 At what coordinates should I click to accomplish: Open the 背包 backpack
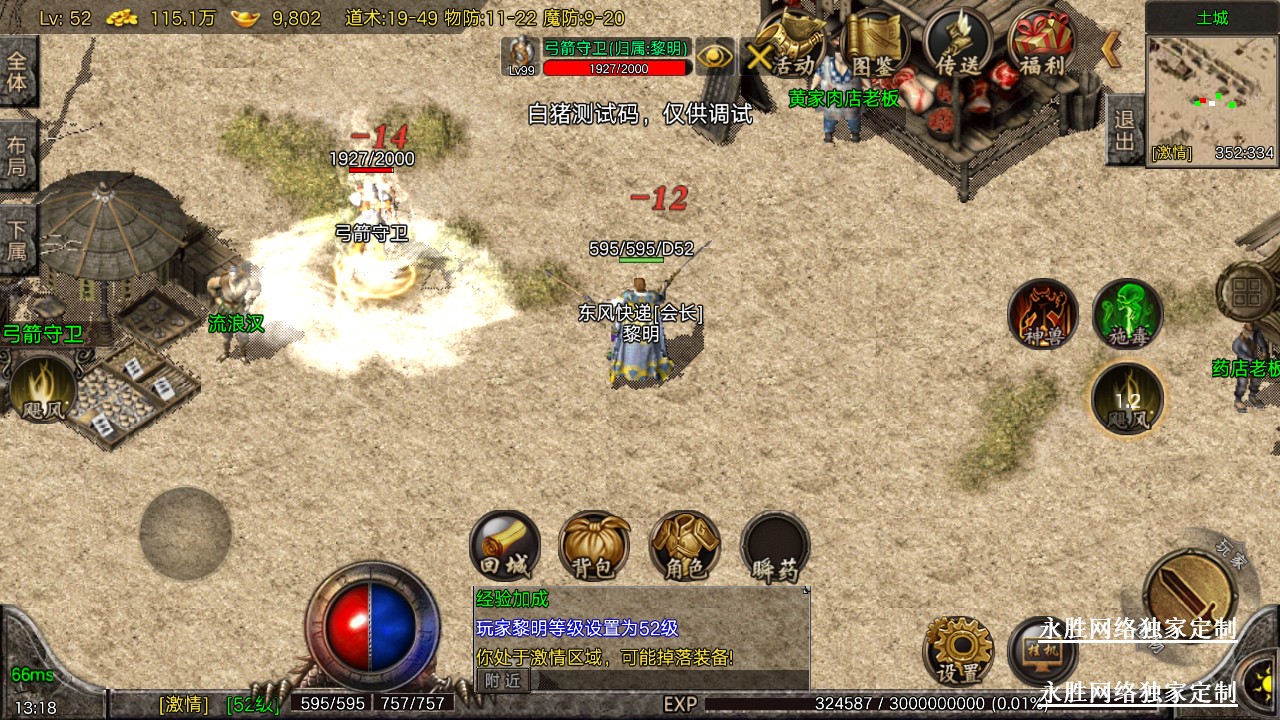click(595, 546)
